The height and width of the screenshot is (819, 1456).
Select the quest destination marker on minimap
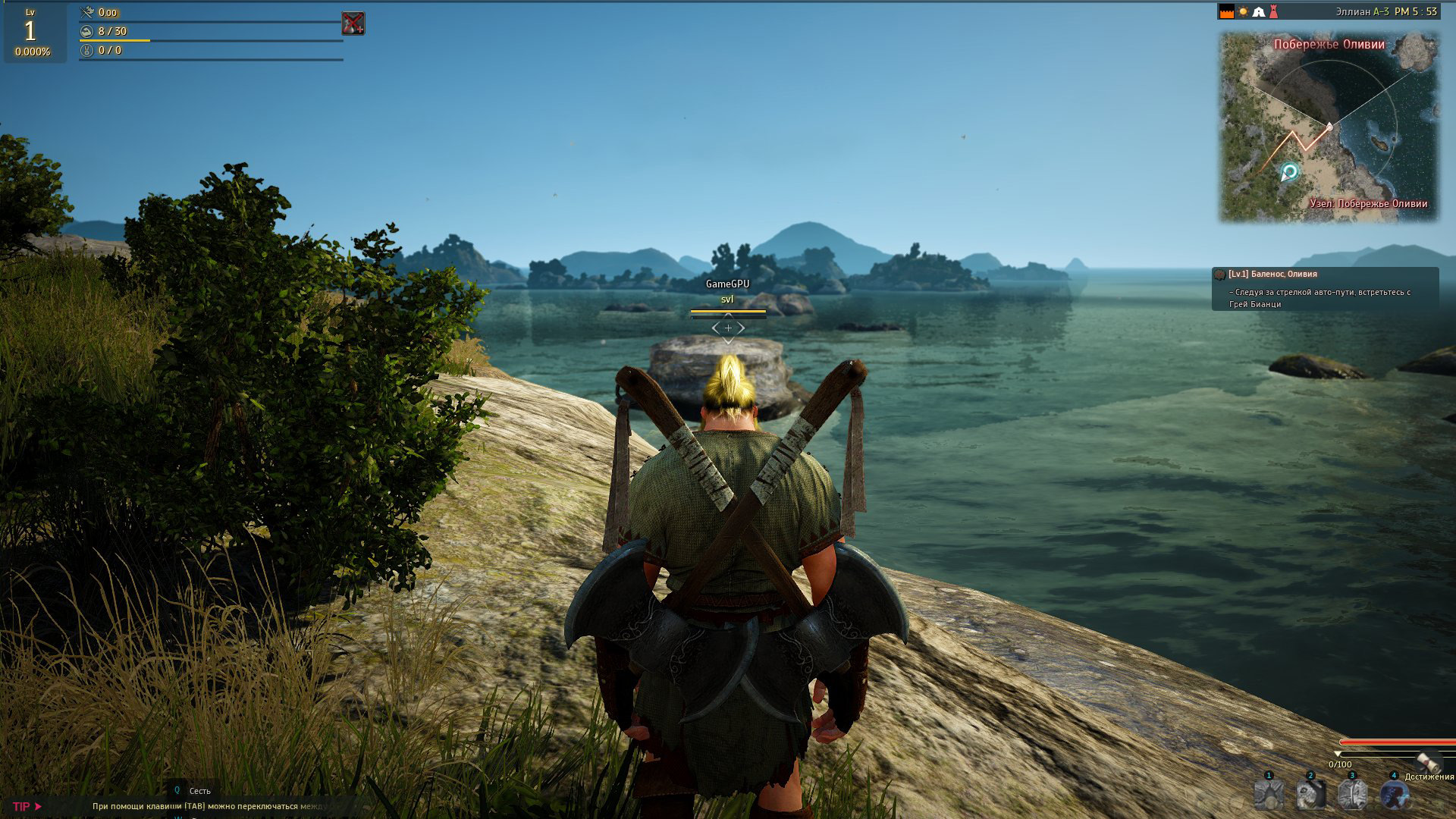(x=1288, y=172)
